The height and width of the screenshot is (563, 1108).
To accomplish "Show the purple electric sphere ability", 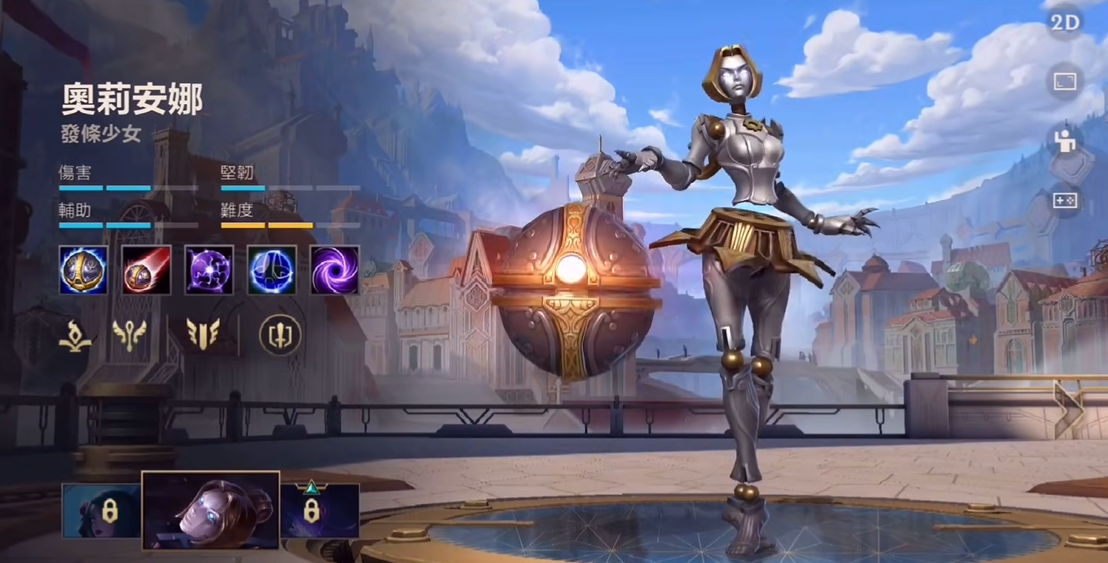I will [x=209, y=270].
